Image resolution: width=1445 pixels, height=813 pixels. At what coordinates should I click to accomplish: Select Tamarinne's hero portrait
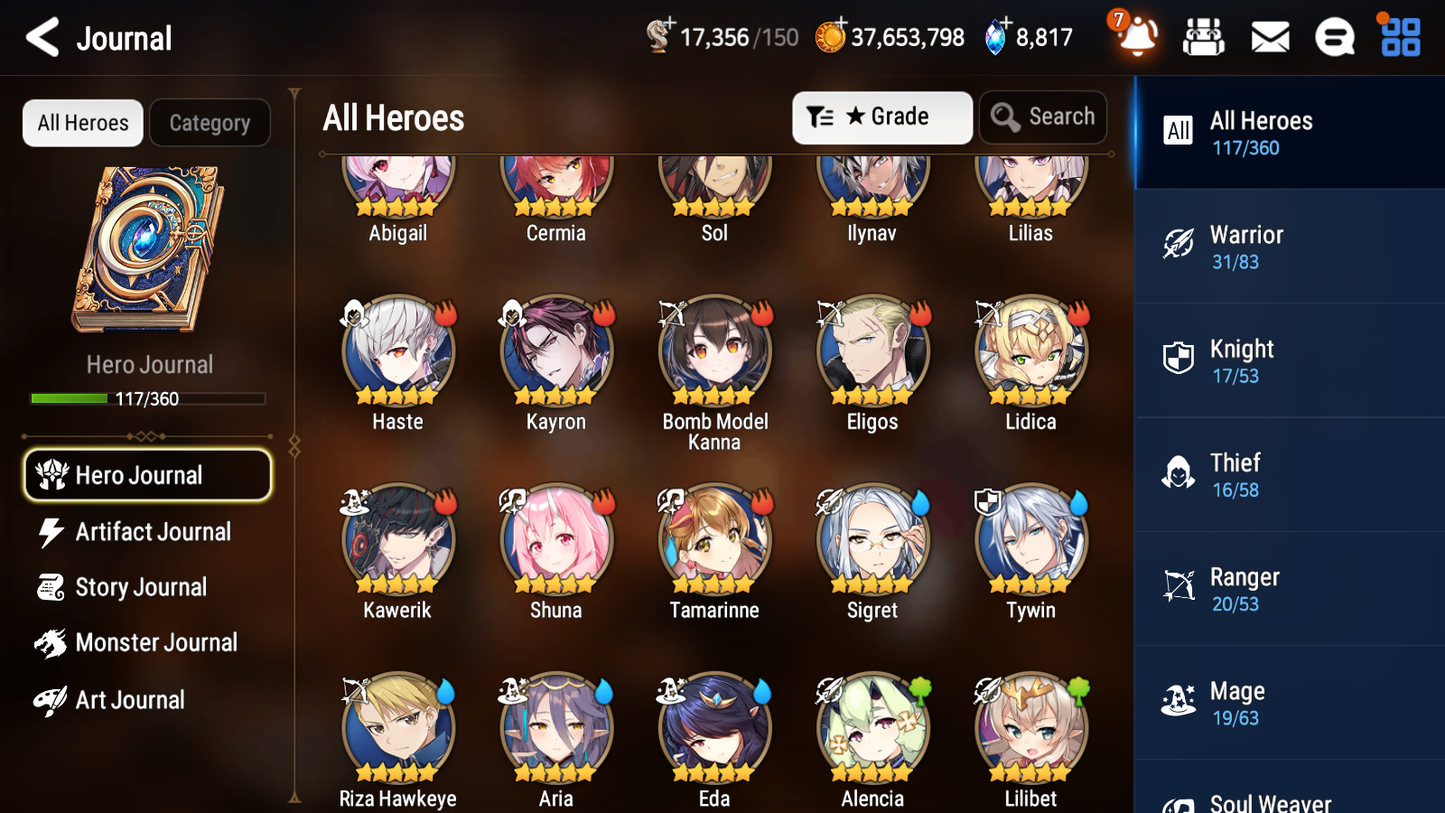point(714,539)
